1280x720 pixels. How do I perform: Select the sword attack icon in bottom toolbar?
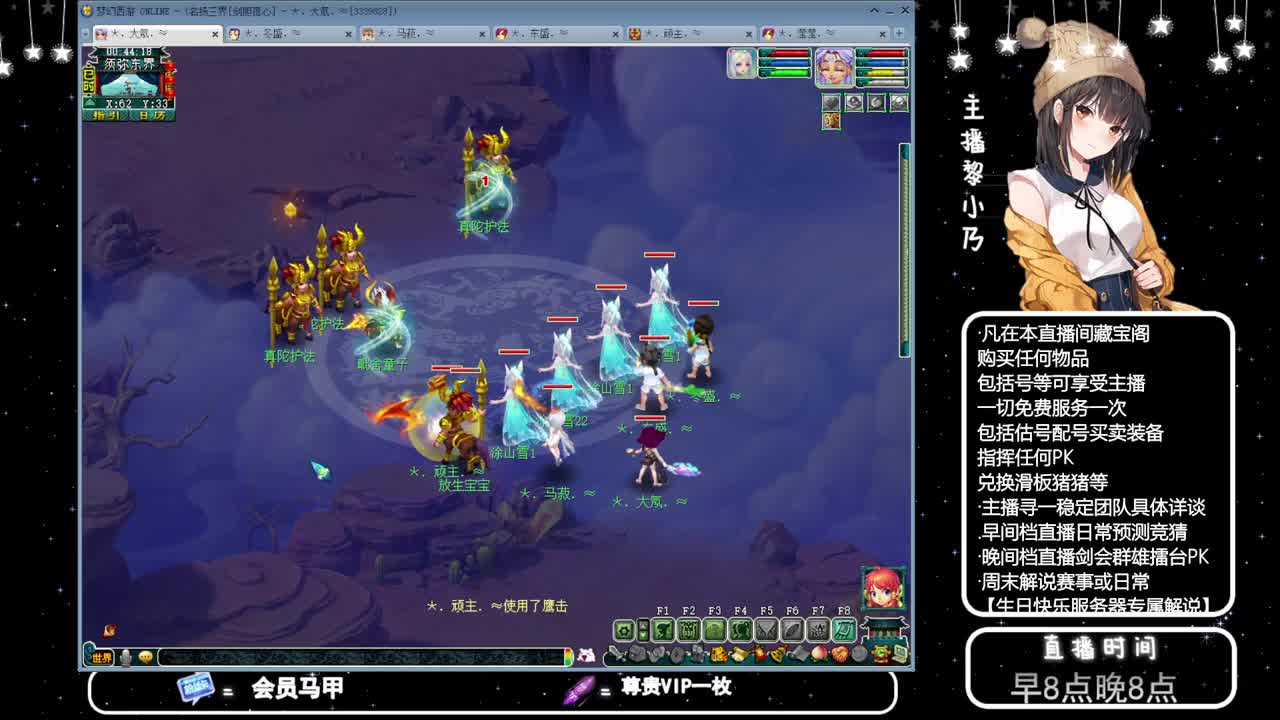tap(614, 654)
